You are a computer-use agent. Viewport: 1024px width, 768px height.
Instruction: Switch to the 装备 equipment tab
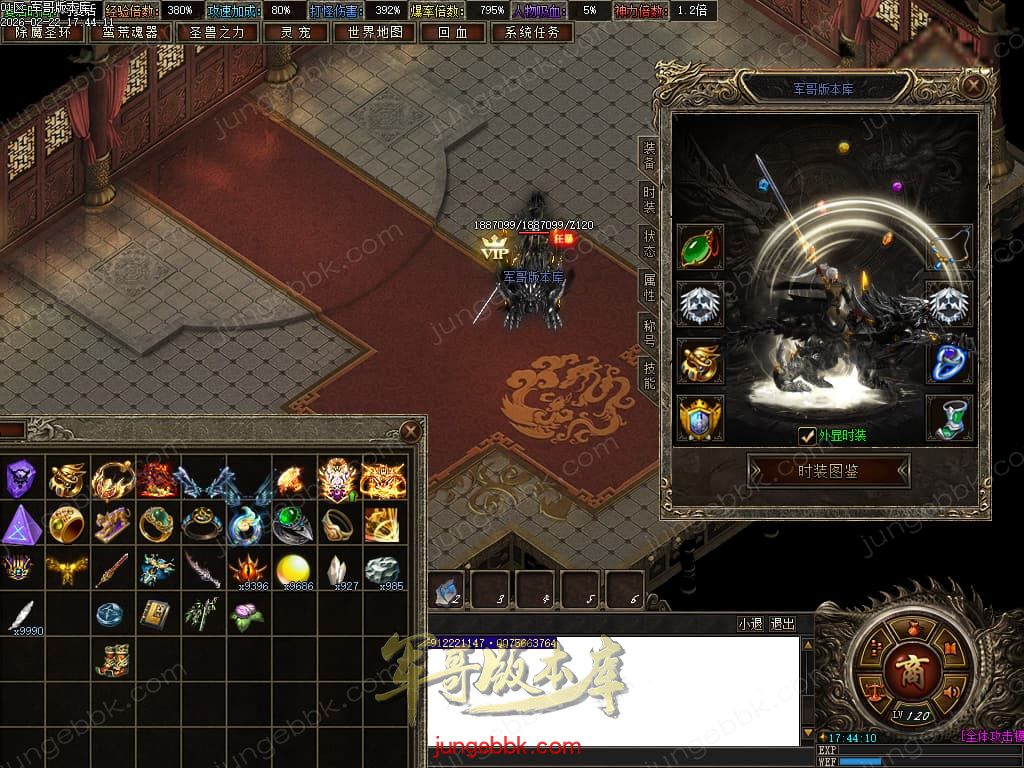(649, 156)
